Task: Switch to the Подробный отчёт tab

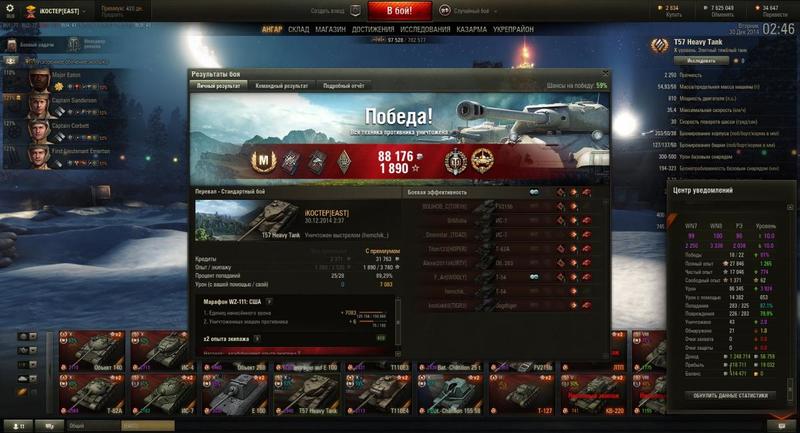Action: (342, 86)
